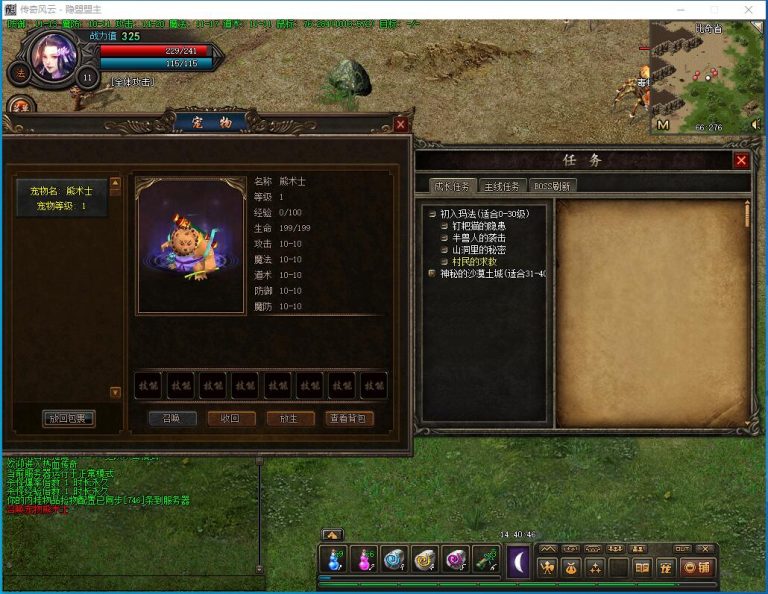Close the pet (宠物) panel
The height and width of the screenshot is (594, 768).
pyautogui.click(x=401, y=124)
